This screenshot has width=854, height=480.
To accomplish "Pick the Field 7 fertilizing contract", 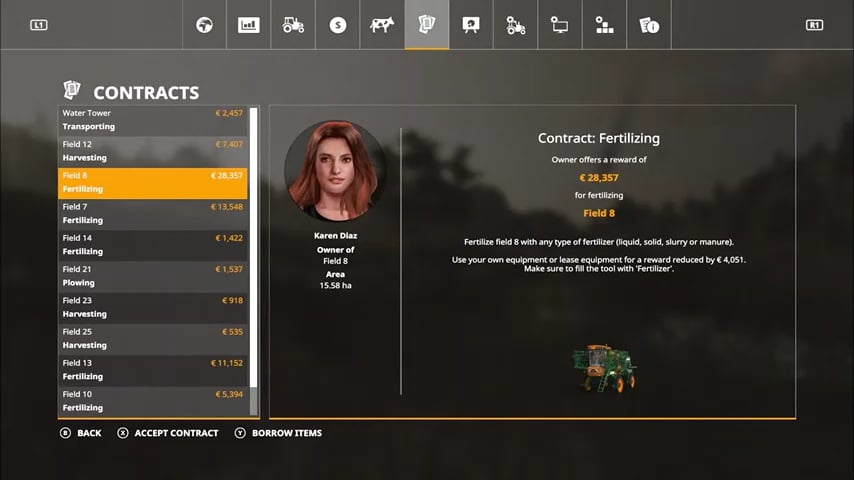I will (x=152, y=213).
